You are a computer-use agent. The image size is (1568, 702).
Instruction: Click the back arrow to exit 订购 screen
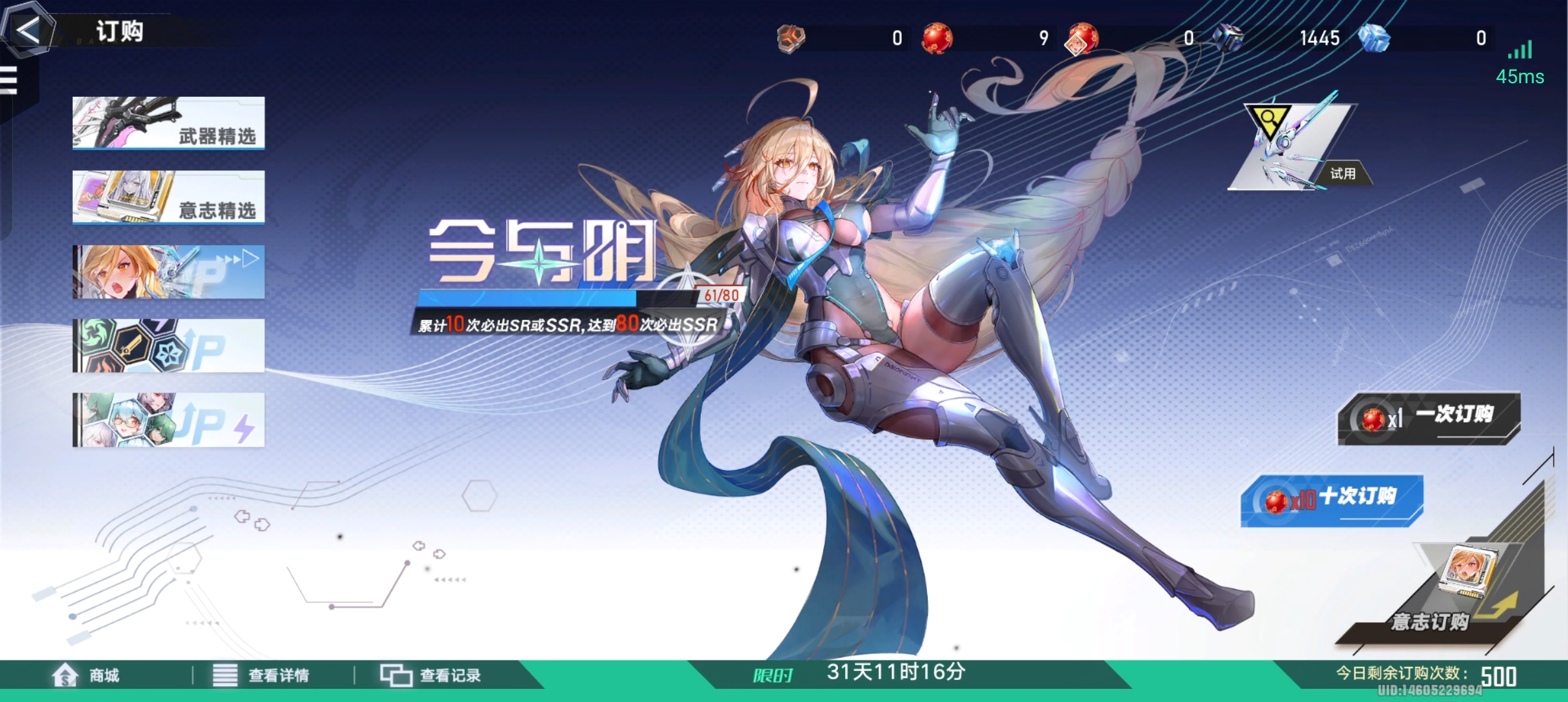[x=29, y=30]
